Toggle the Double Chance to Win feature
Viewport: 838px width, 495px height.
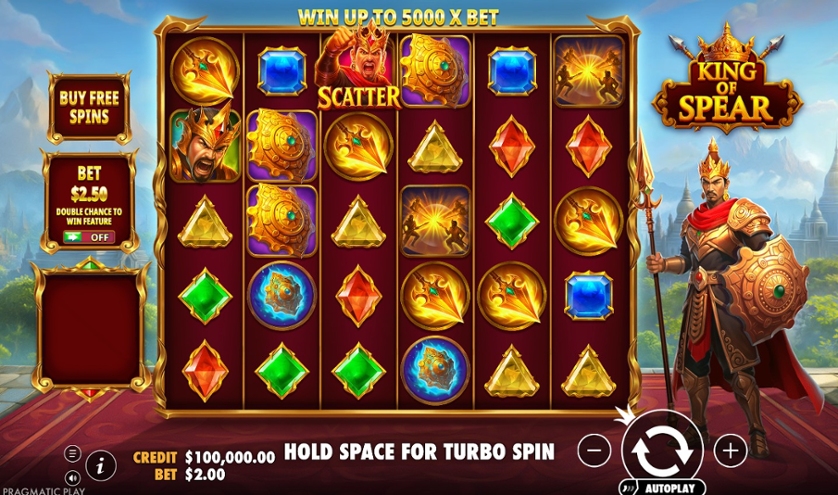[89, 237]
